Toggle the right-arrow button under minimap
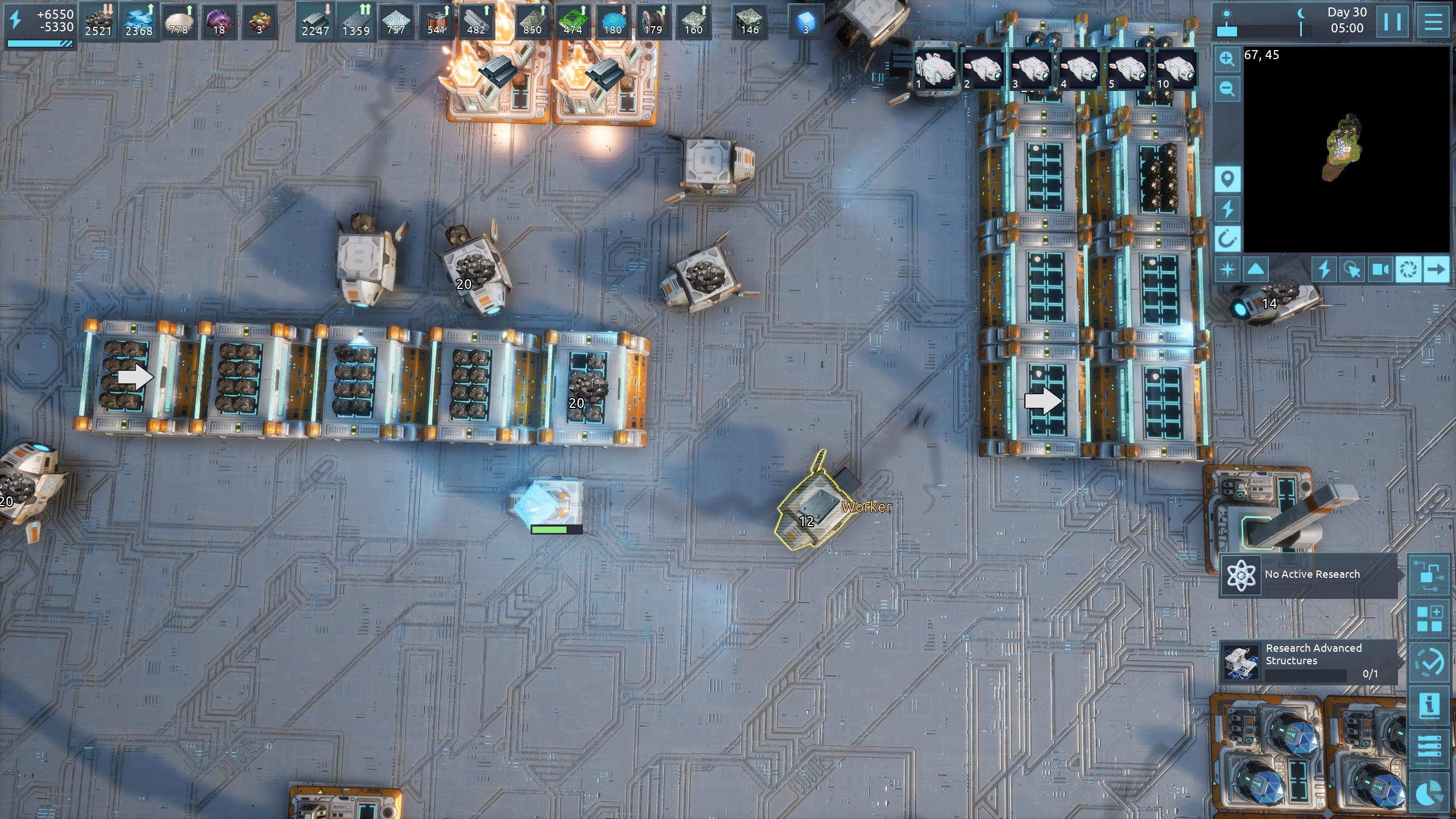This screenshot has height=819, width=1456. 1436,269
